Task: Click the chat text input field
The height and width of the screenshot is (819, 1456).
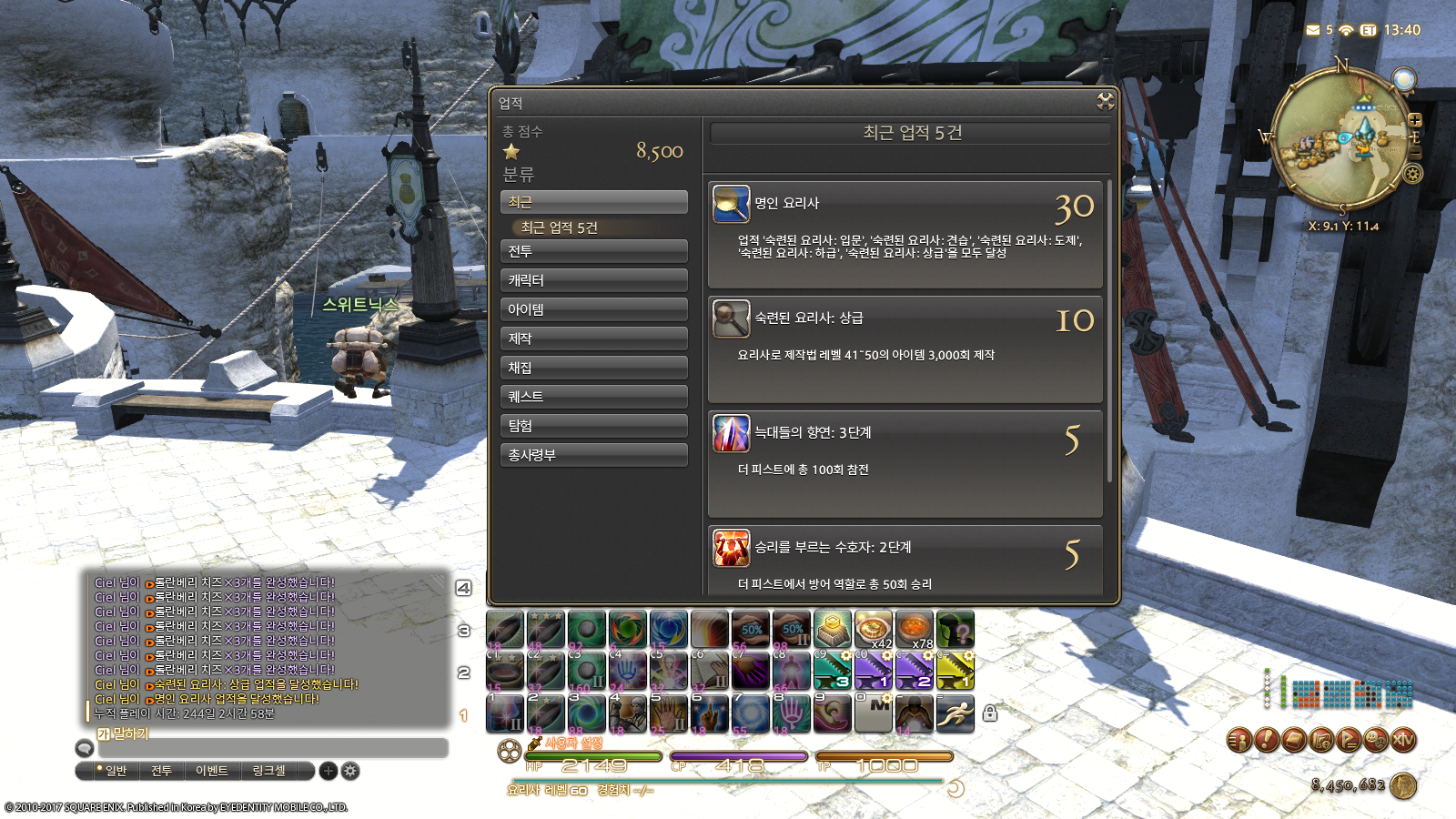Action: [273, 748]
